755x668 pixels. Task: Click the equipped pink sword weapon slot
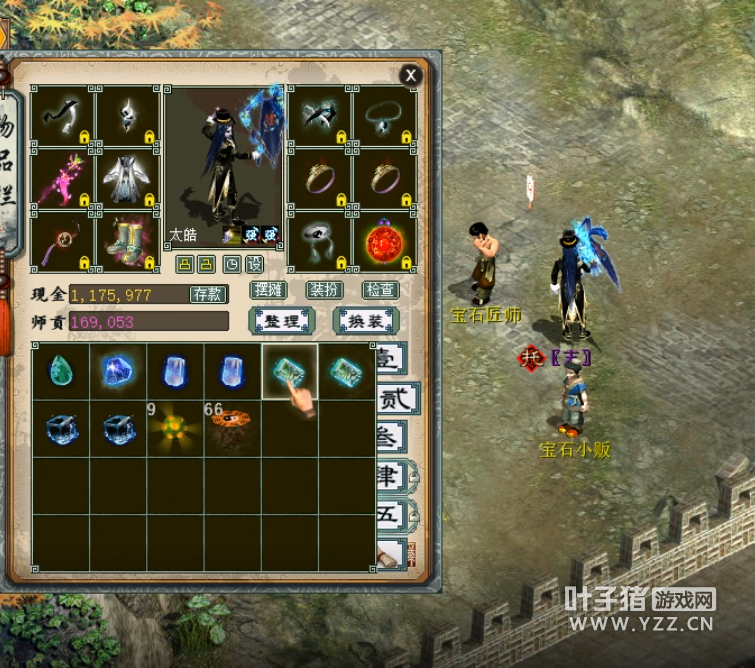[62, 178]
